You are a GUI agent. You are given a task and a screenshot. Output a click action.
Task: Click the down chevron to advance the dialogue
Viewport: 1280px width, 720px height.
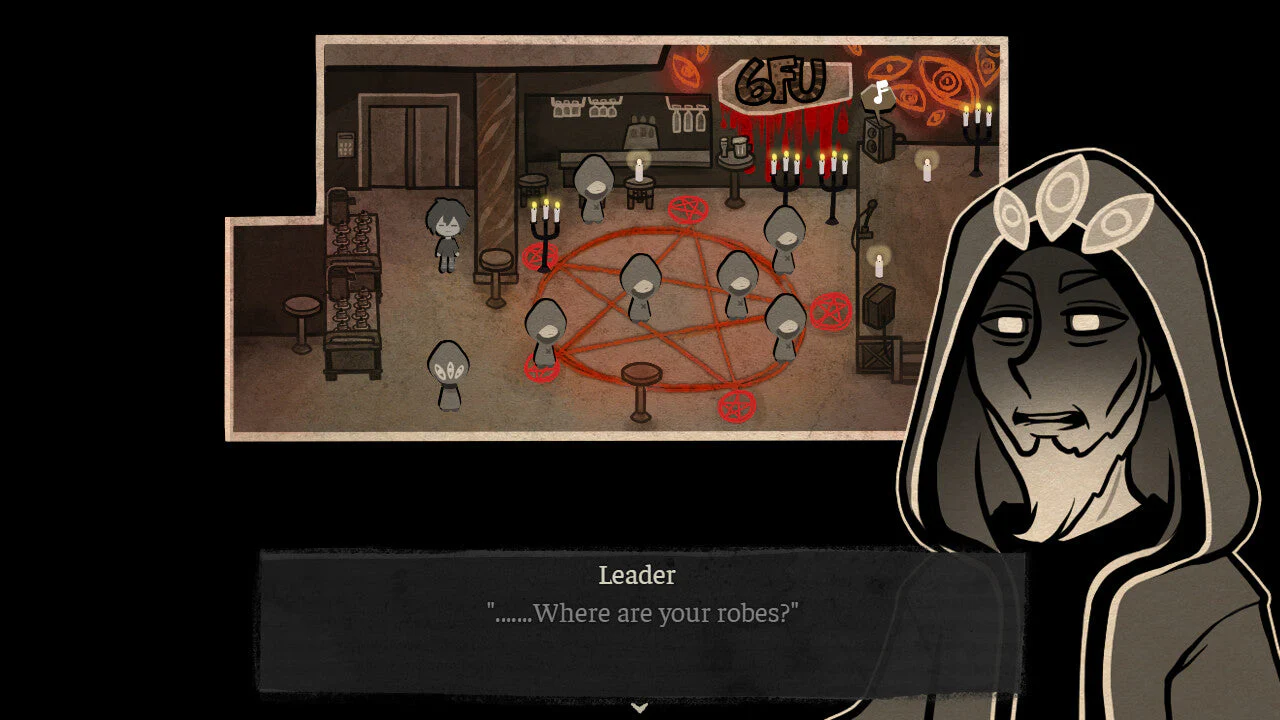[x=639, y=707]
